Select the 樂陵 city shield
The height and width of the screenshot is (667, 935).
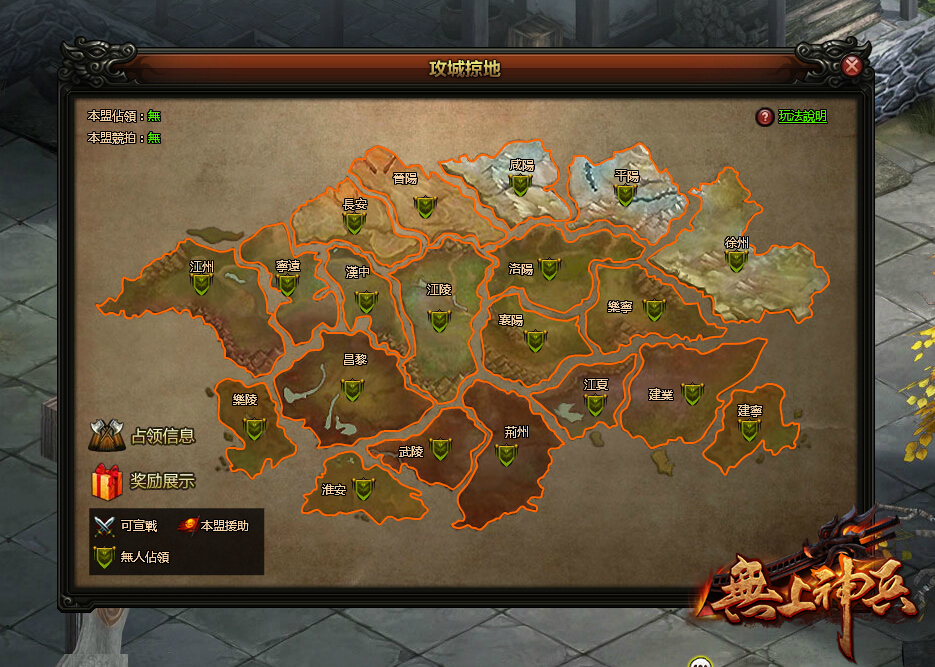(x=254, y=429)
